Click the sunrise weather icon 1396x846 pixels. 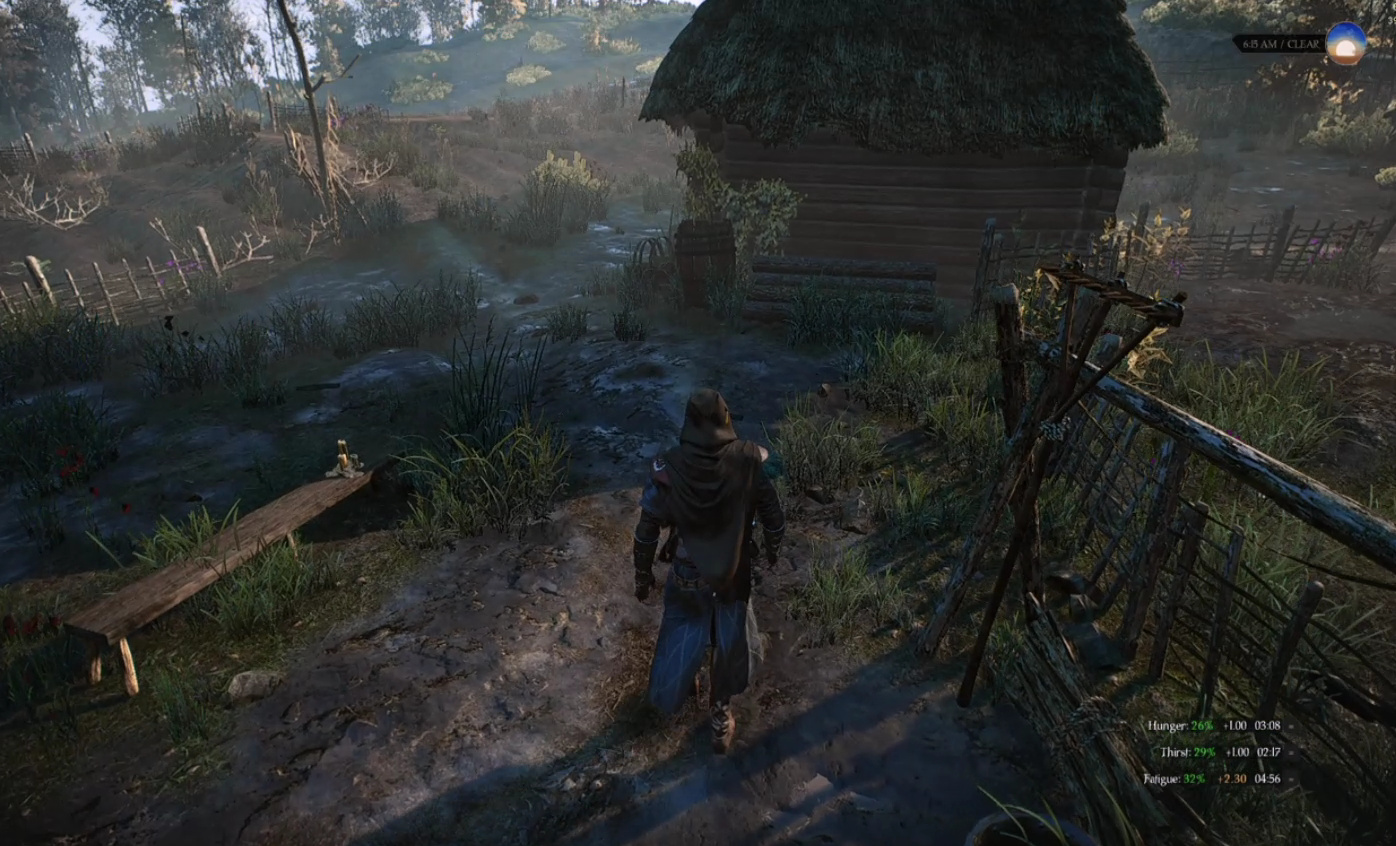point(1345,44)
